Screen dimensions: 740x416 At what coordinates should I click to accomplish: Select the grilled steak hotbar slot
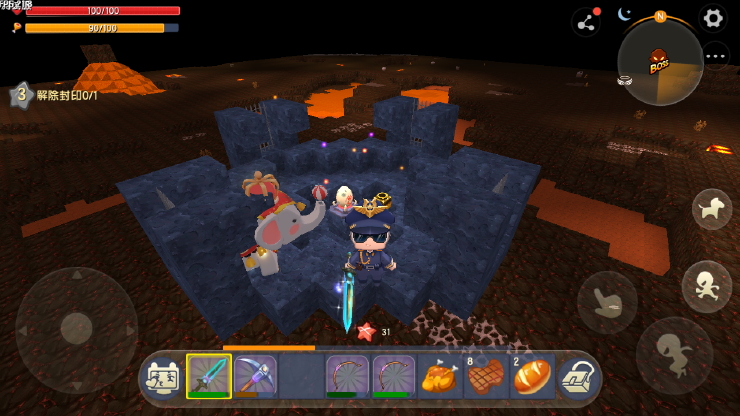point(487,377)
